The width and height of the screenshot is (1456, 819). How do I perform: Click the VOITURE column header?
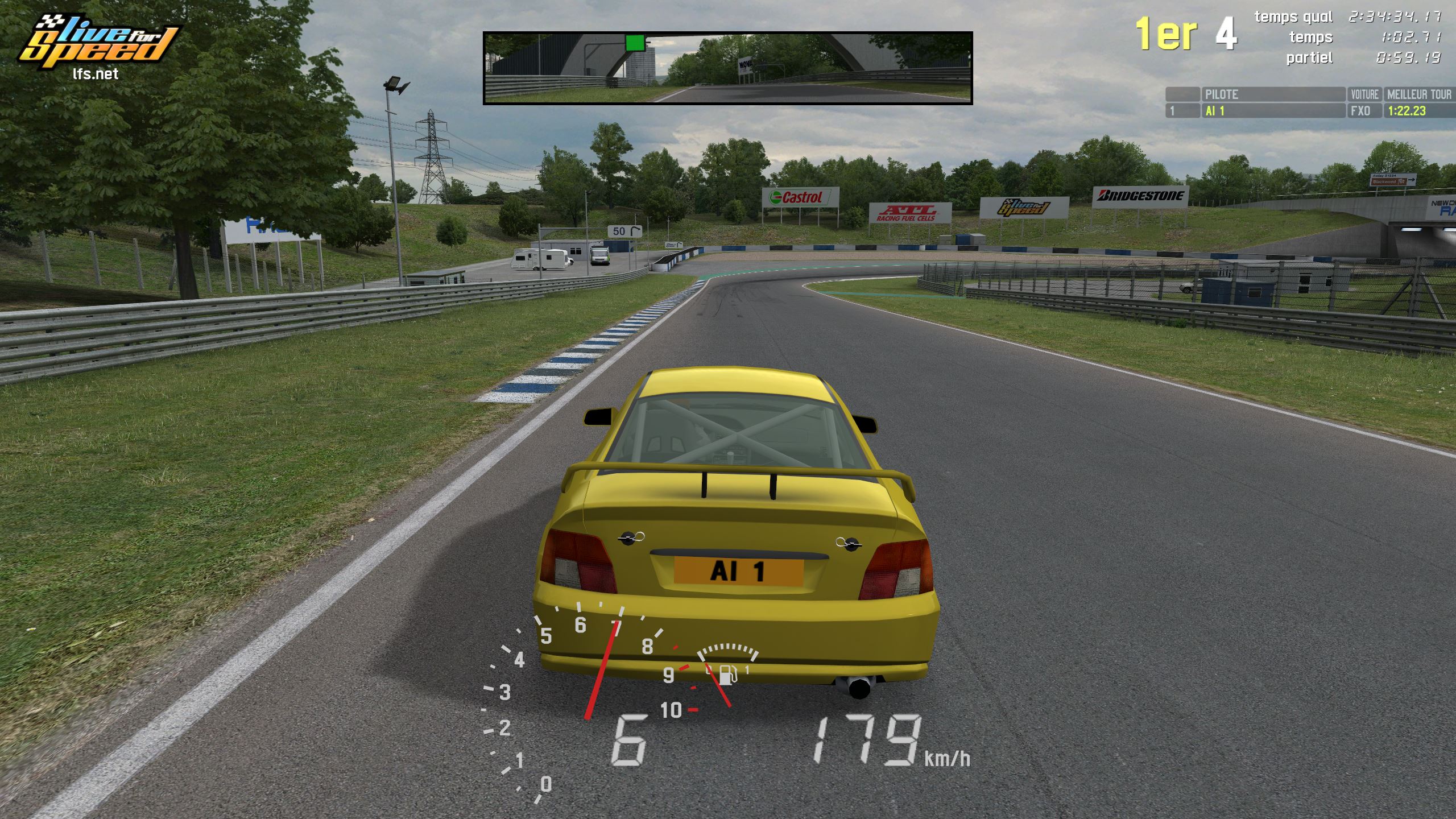[x=1364, y=94]
